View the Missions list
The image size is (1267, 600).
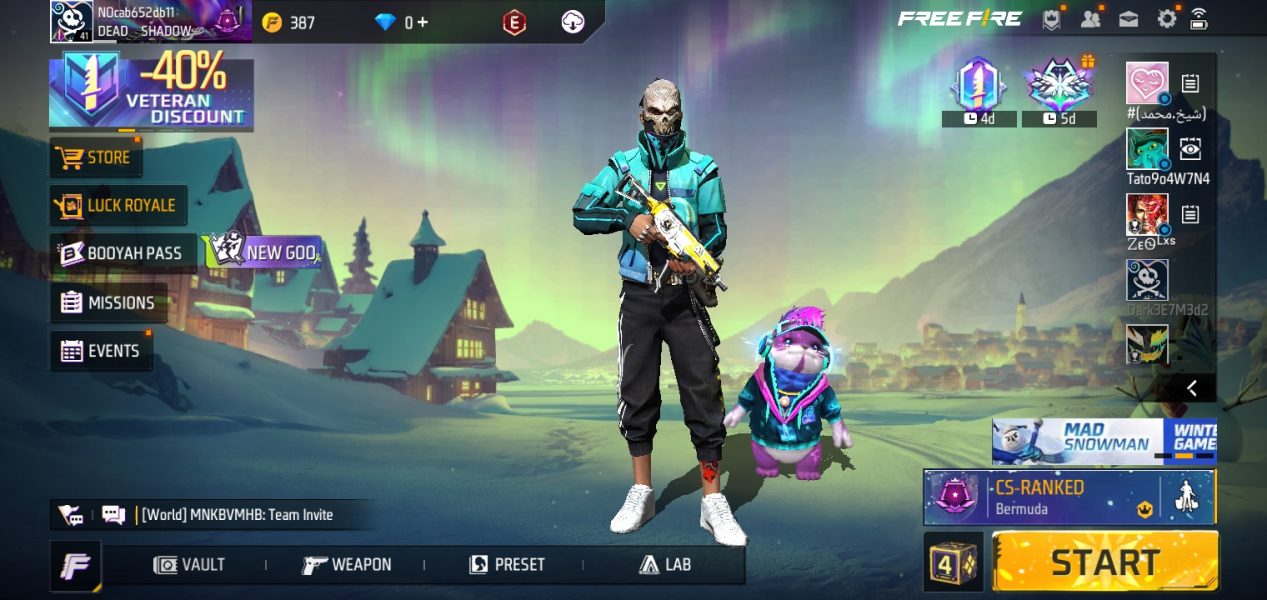[109, 302]
